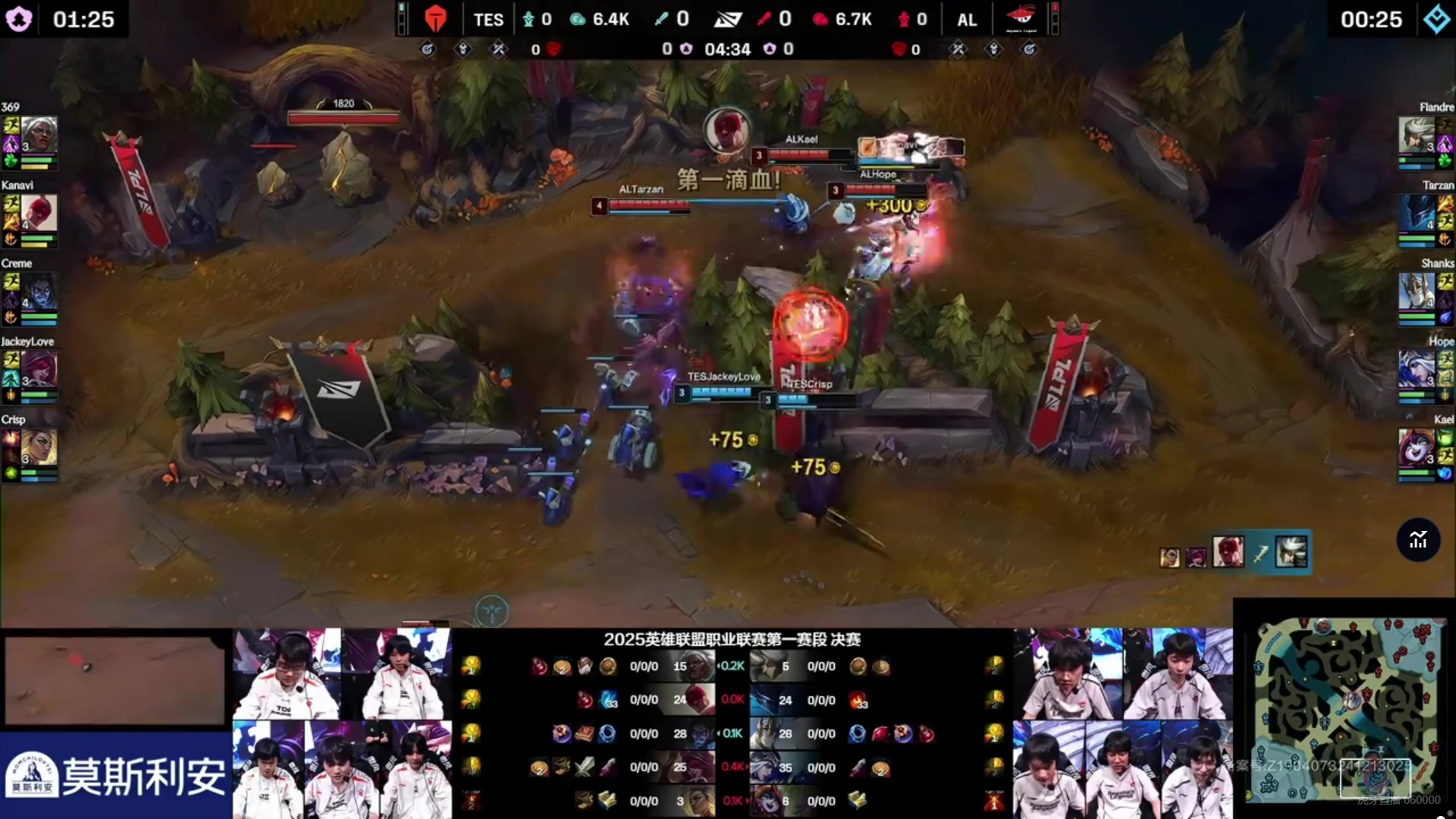The height and width of the screenshot is (819, 1456).
Task: Open the round chart statistics button
Action: click(x=1418, y=540)
